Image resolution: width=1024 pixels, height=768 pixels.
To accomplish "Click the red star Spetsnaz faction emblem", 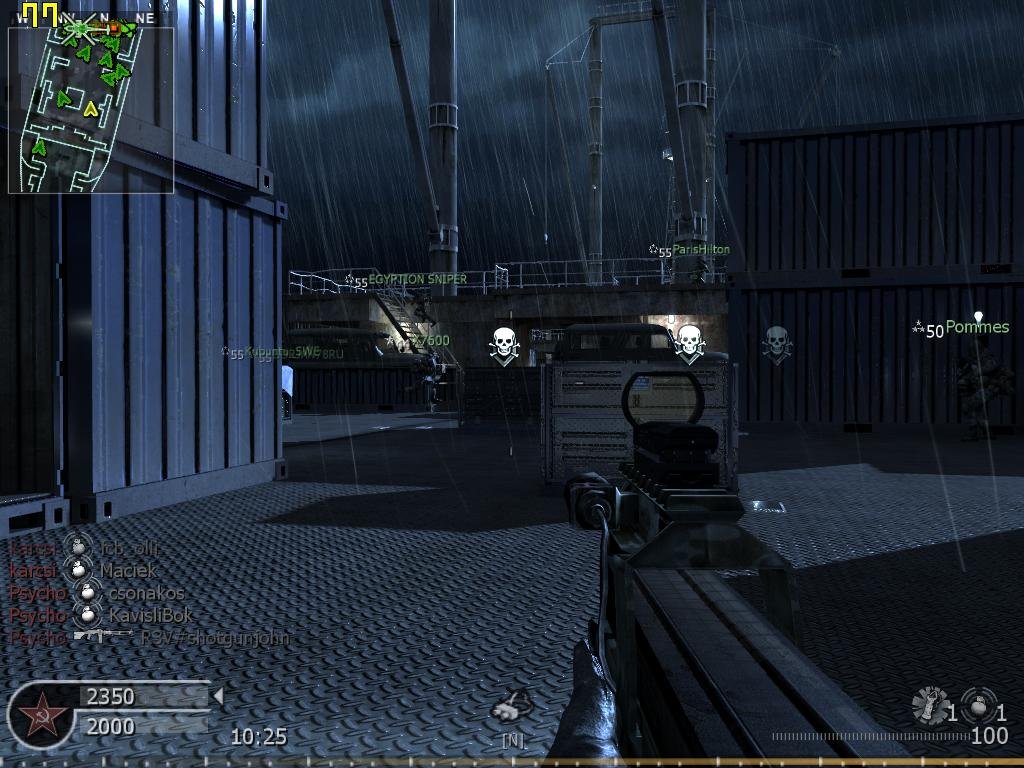I will pos(40,715).
